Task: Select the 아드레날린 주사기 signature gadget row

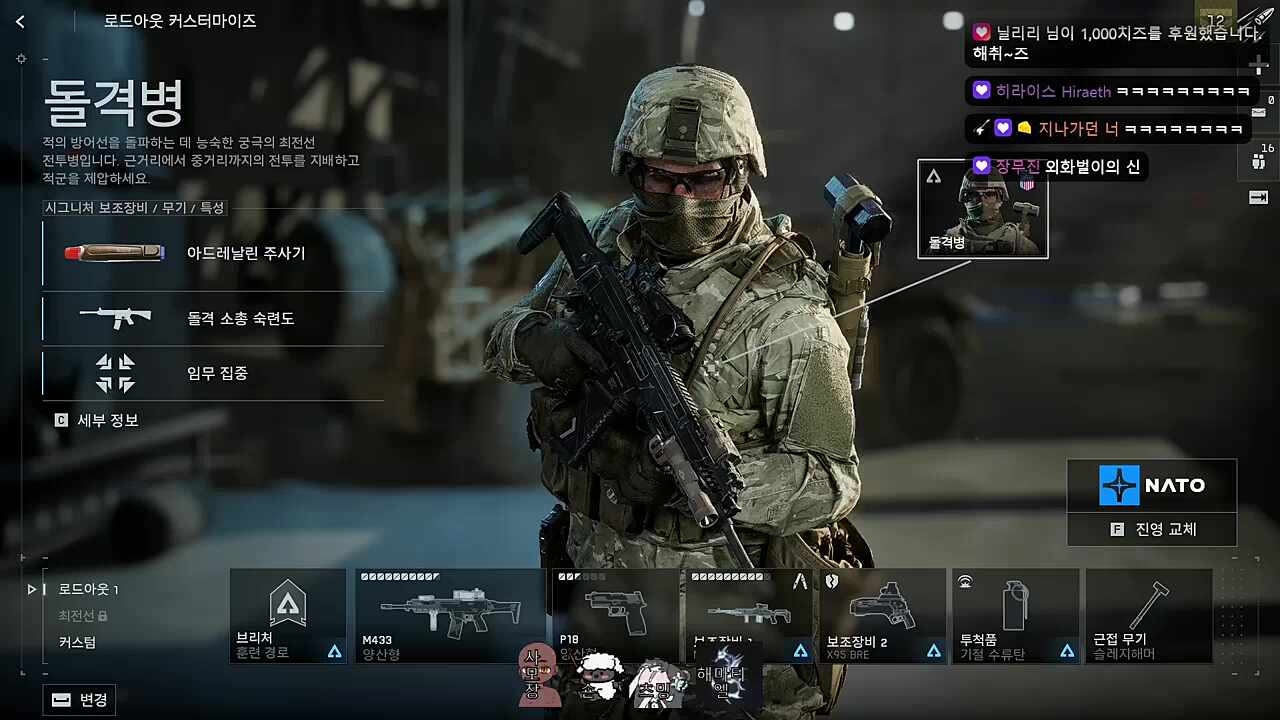Action: (213, 254)
